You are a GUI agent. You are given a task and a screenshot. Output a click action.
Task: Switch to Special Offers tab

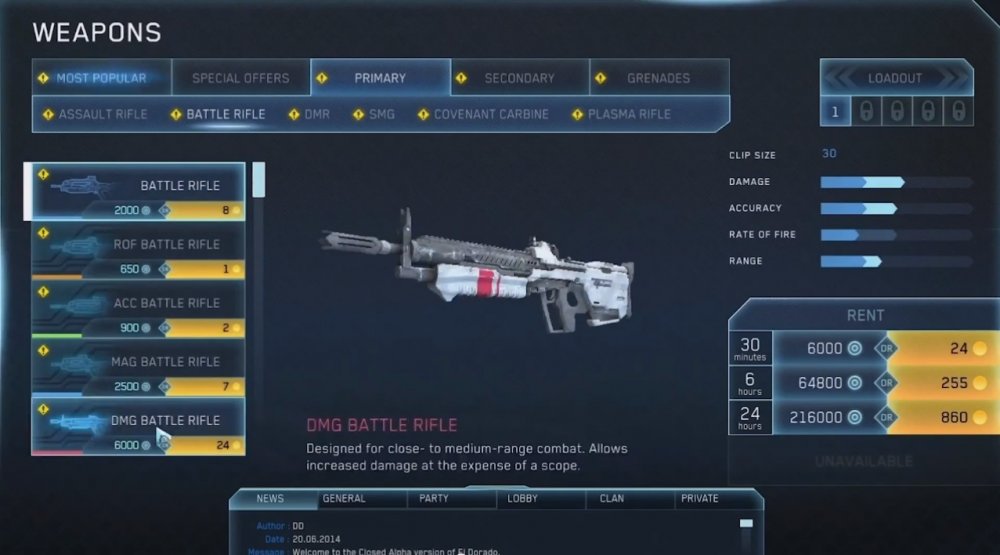[240, 78]
